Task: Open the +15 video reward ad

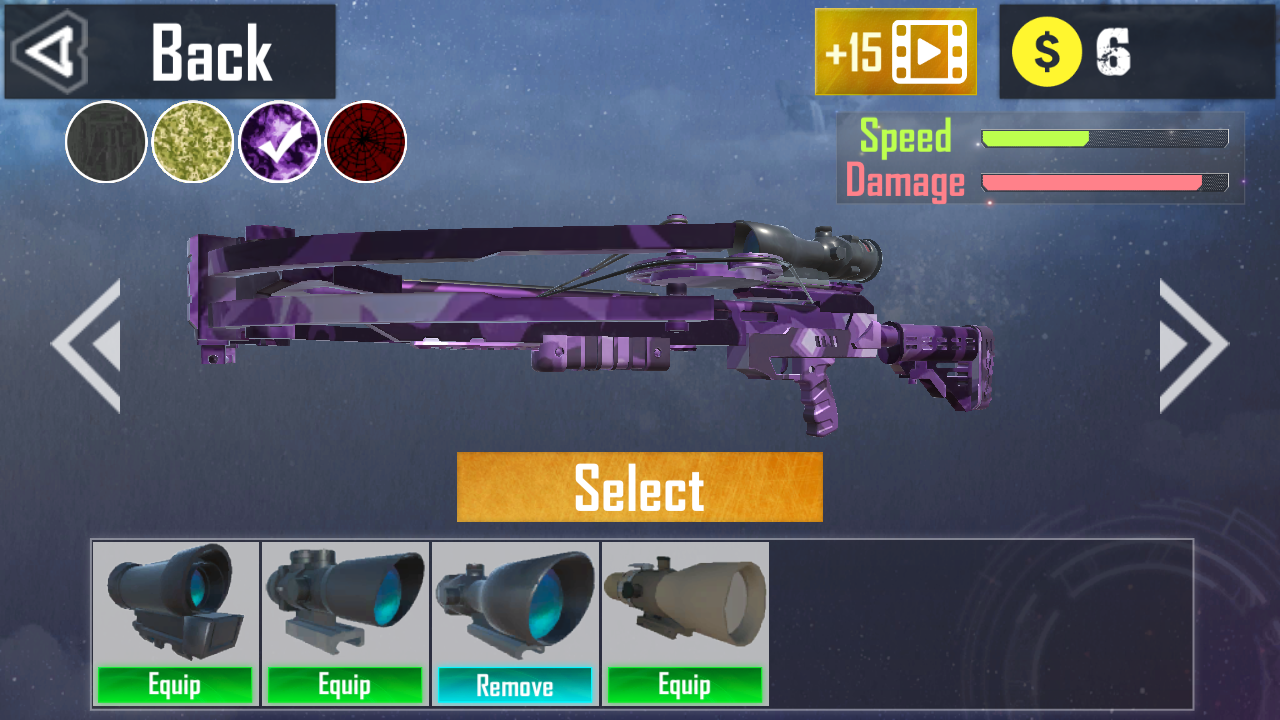Action: [895, 49]
